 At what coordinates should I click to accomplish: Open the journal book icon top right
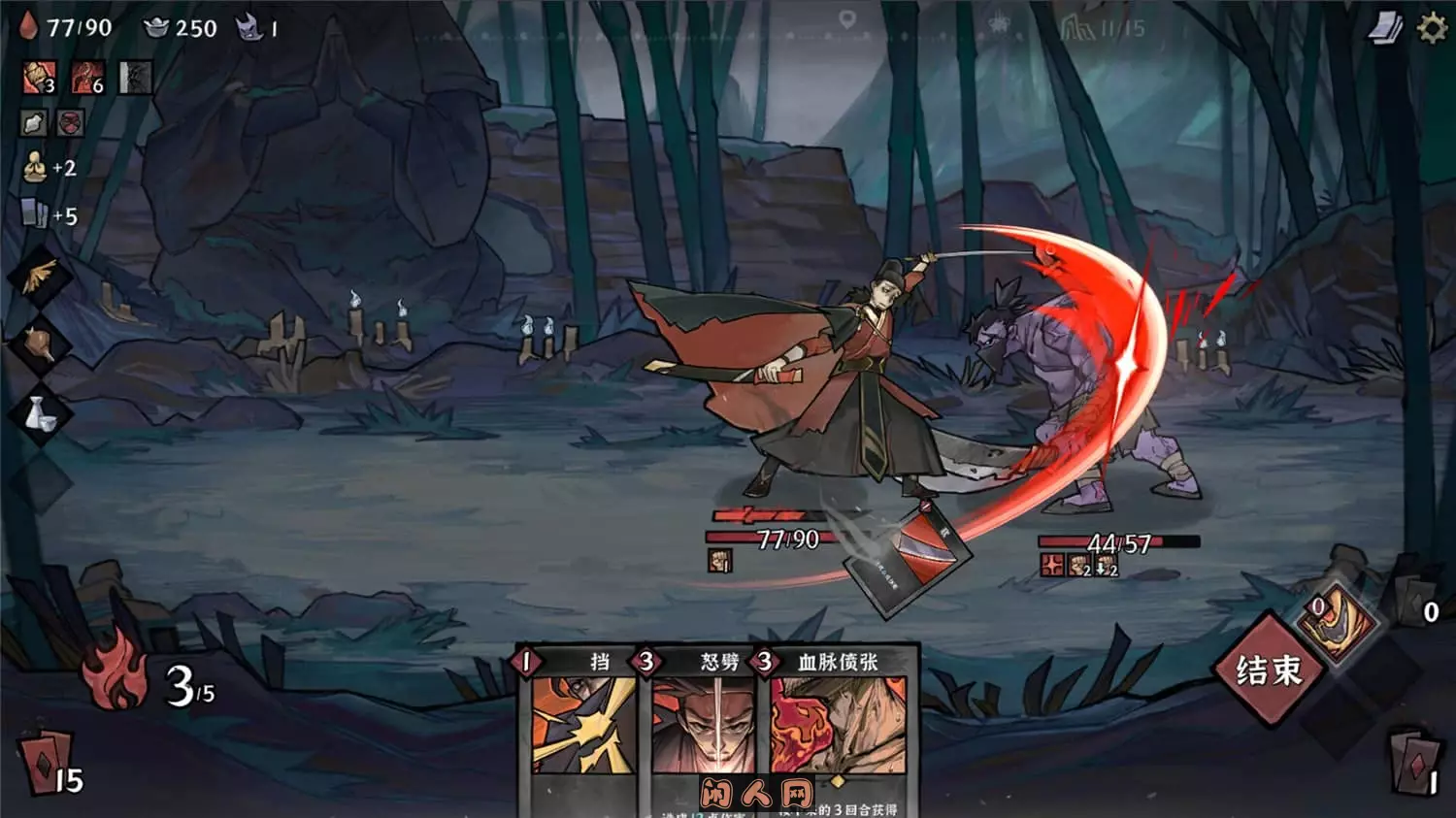tap(1385, 26)
